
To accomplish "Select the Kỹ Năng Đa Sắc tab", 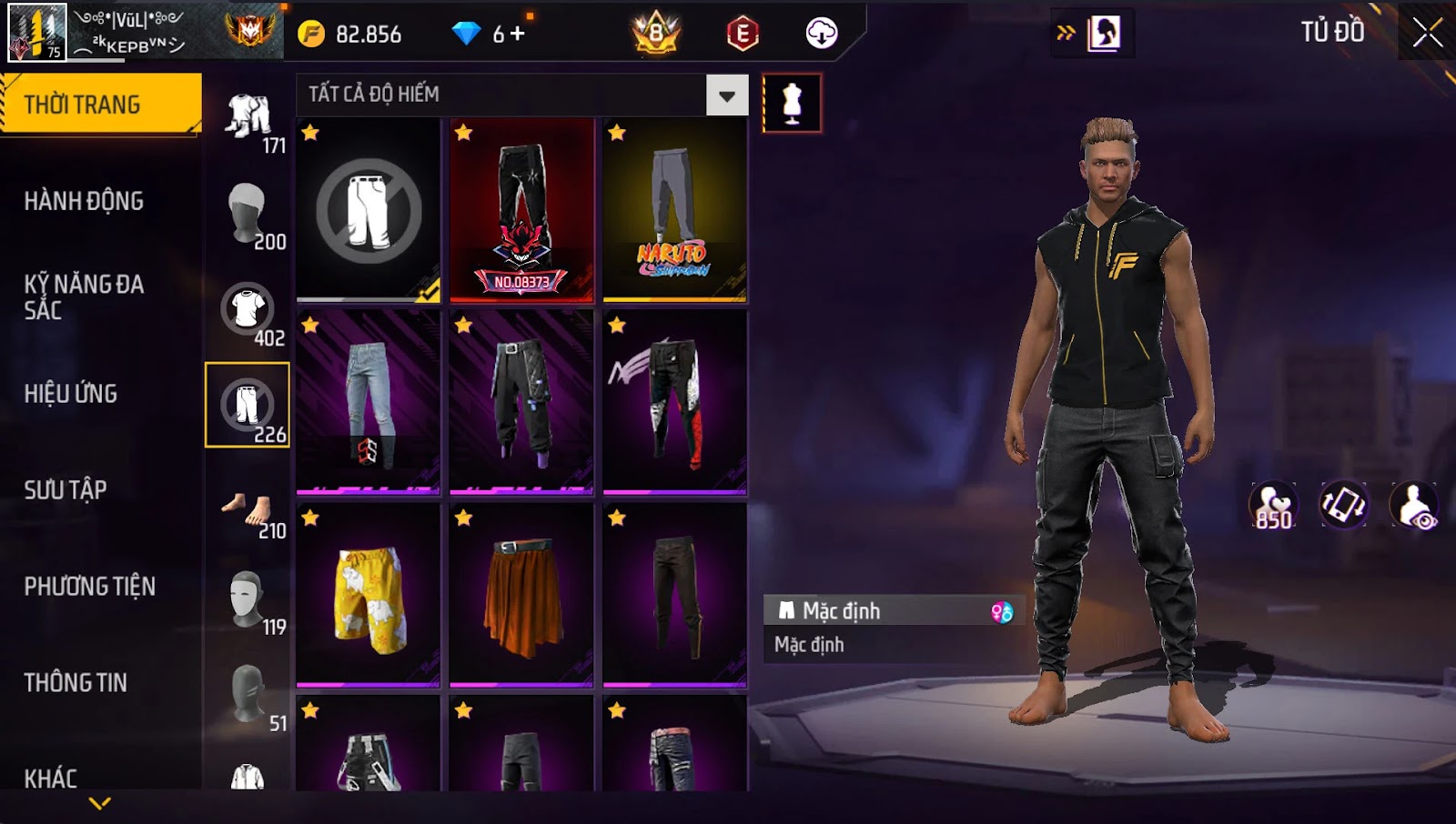I will [x=84, y=296].
